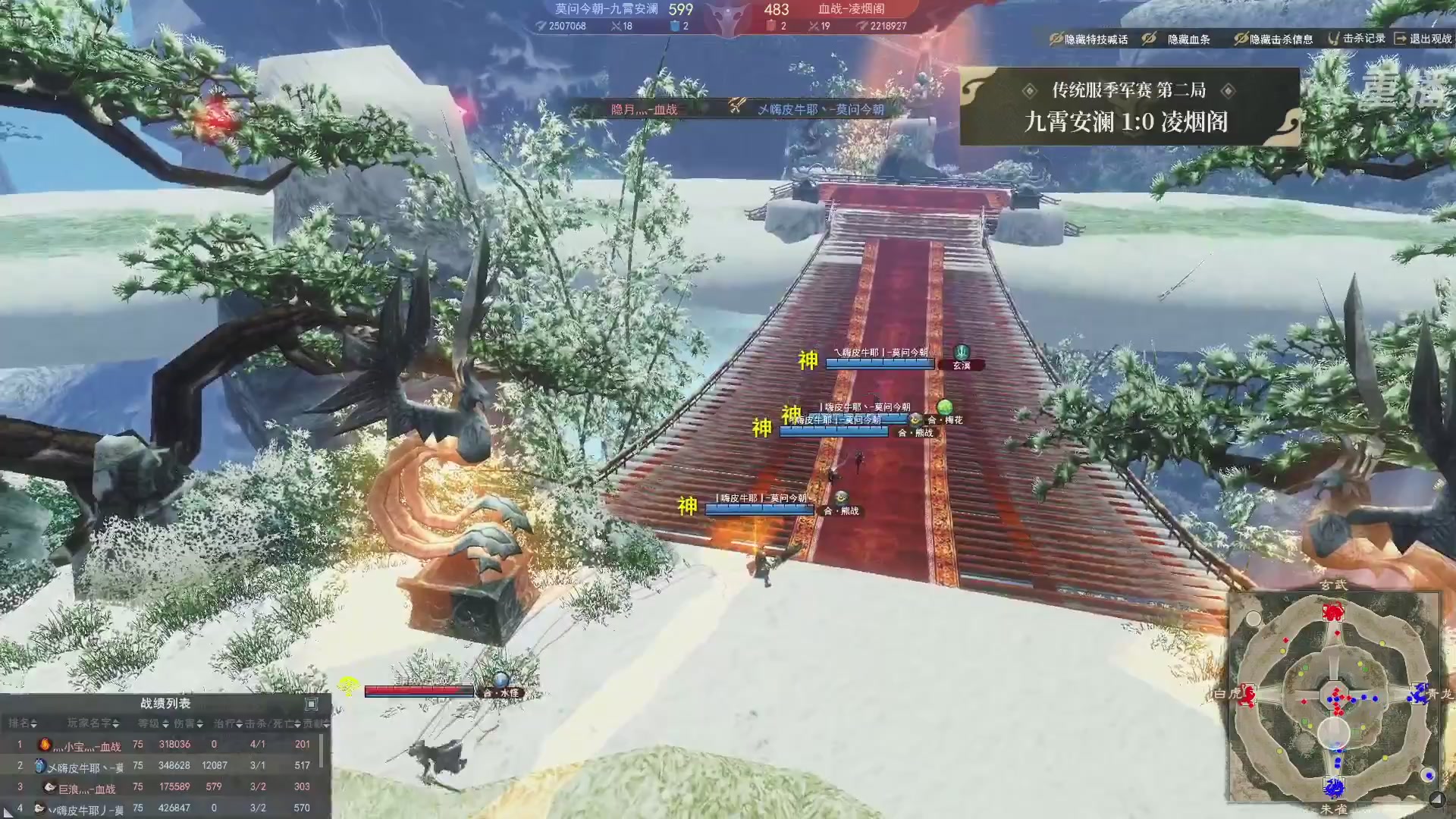This screenshot has width=1456, height=819.
Task: Sort scoreboard by 治疗 healing column
Action: tap(227, 723)
